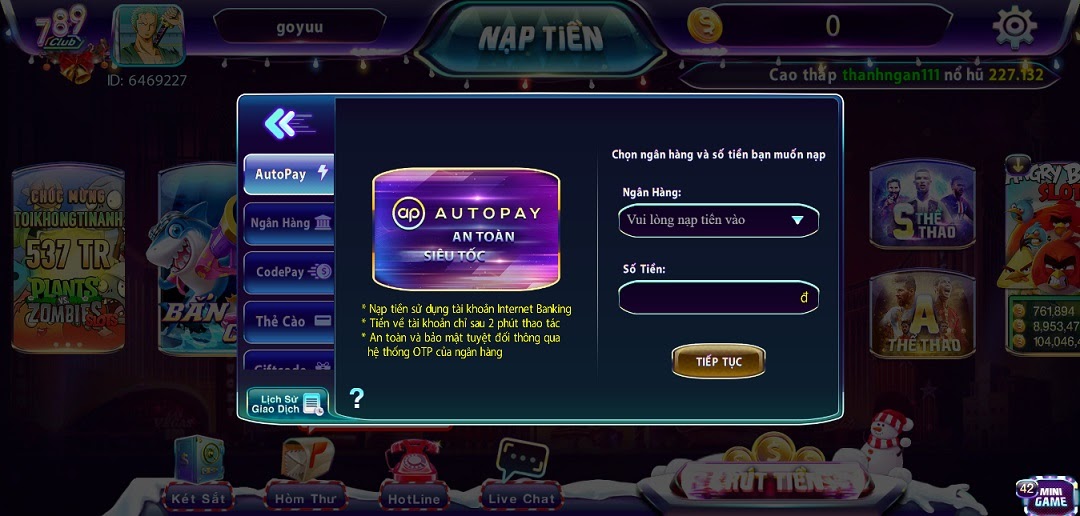The image size is (1080, 516).
Task: Click the question mark help icon
Action: click(x=356, y=399)
